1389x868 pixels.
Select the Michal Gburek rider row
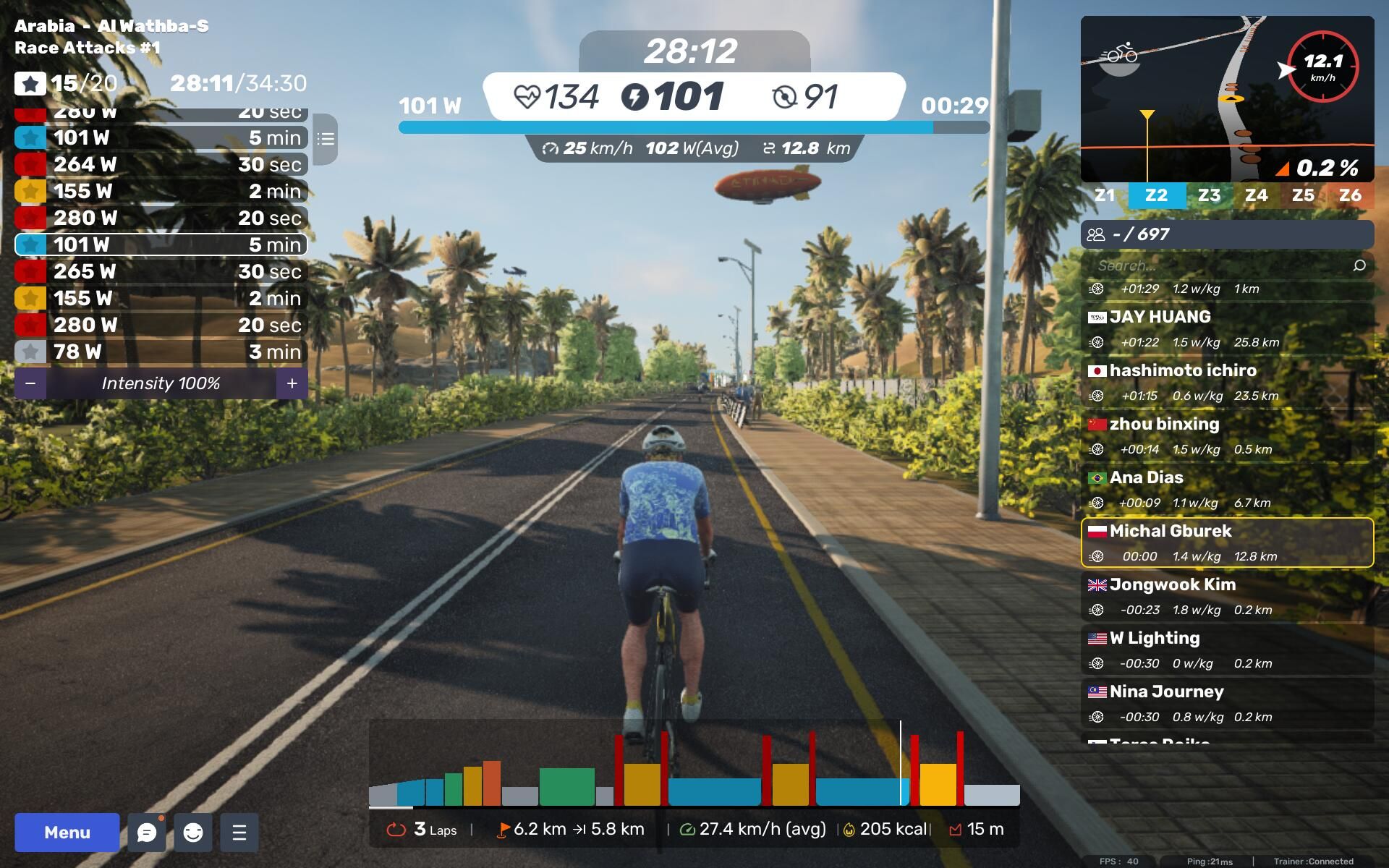tap(1227, 542)
